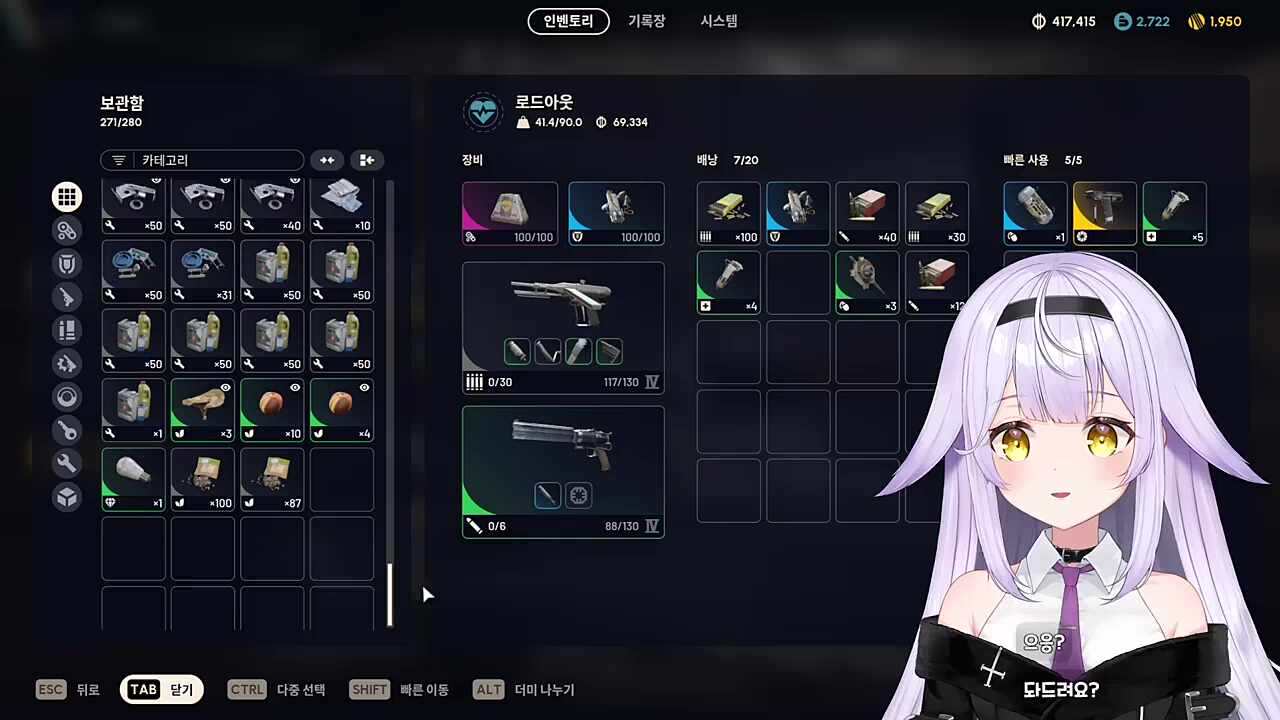Select the revolver with 0/6 ammo

click(563, 471)
